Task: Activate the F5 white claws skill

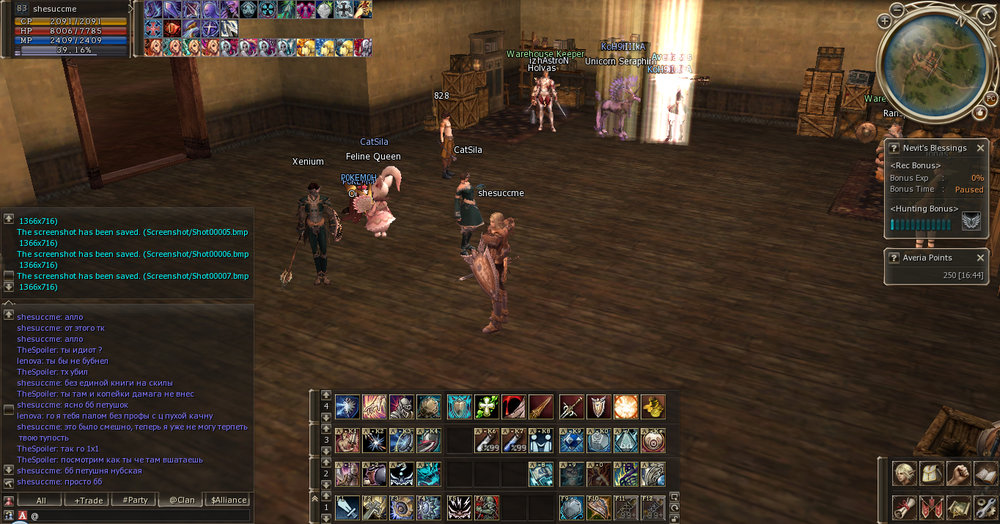Action: pyautogui.click(x=460, y=506)
